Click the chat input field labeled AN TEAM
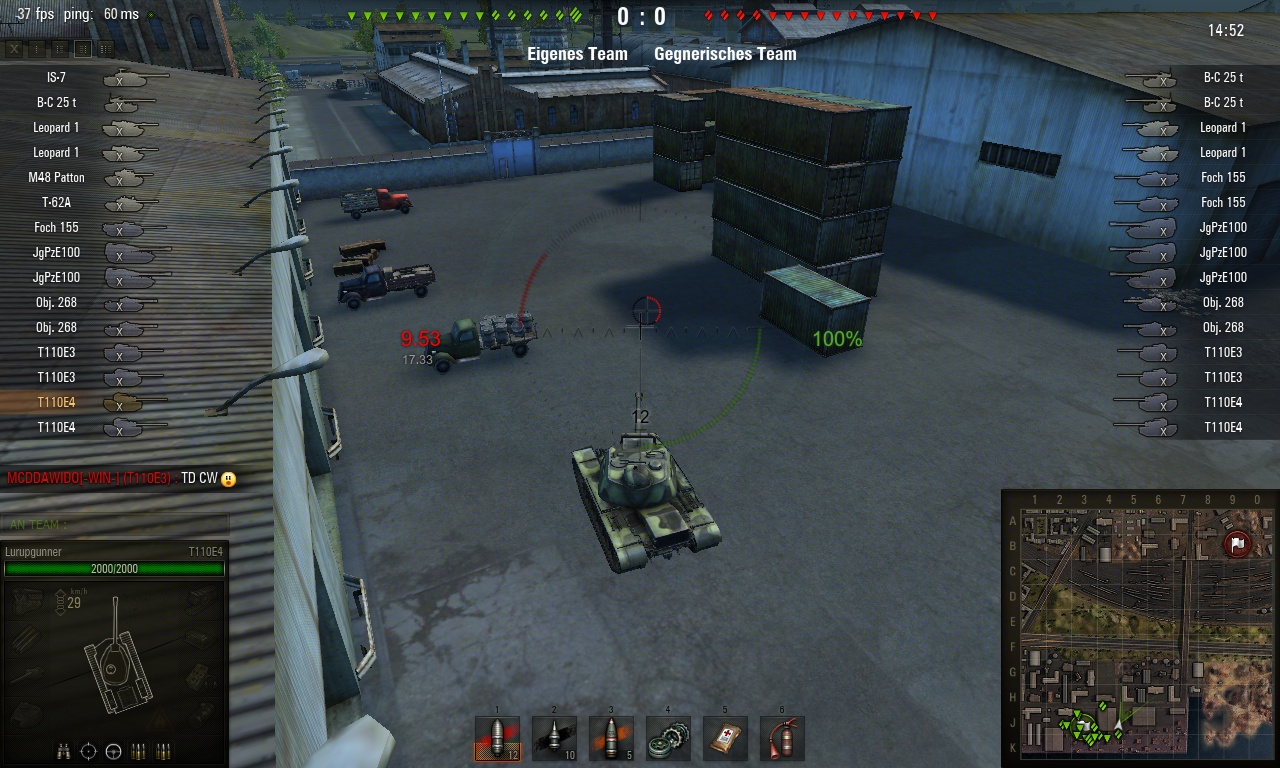The width and height of the screenshot is (1280, 768). pos(115,524)
